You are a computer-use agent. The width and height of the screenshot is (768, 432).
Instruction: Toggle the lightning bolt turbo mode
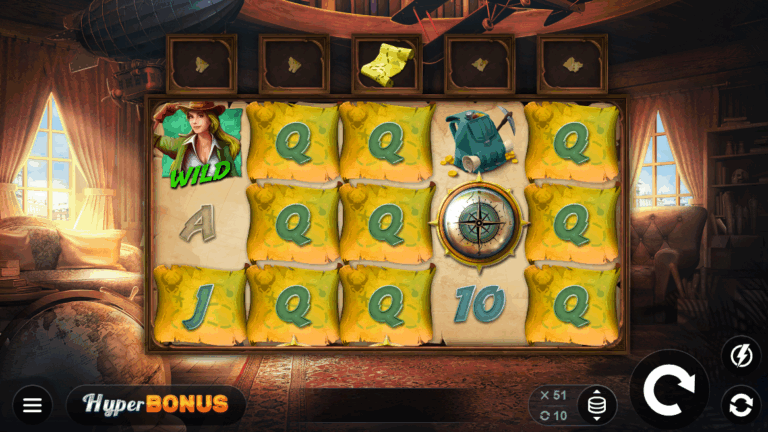click(x=741, y=355)
